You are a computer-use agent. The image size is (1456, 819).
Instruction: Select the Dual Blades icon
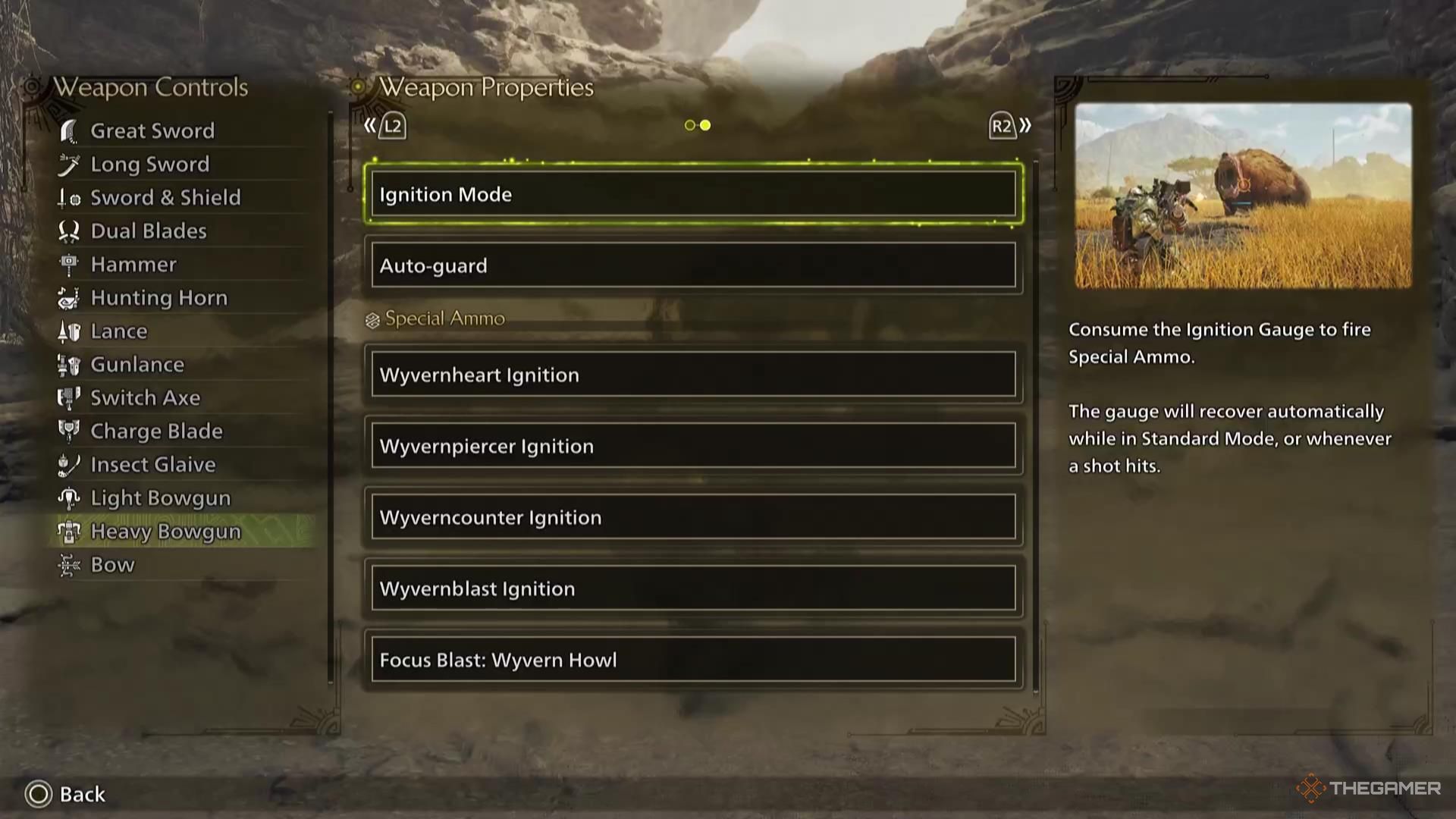coord(70,231)
